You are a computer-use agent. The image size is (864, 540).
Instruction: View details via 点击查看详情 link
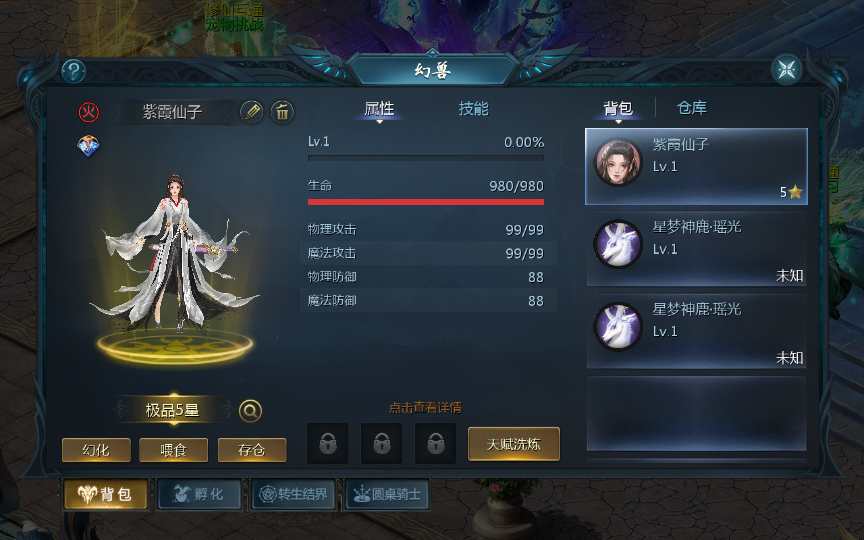pyautogui.click(x=425, y=407)
